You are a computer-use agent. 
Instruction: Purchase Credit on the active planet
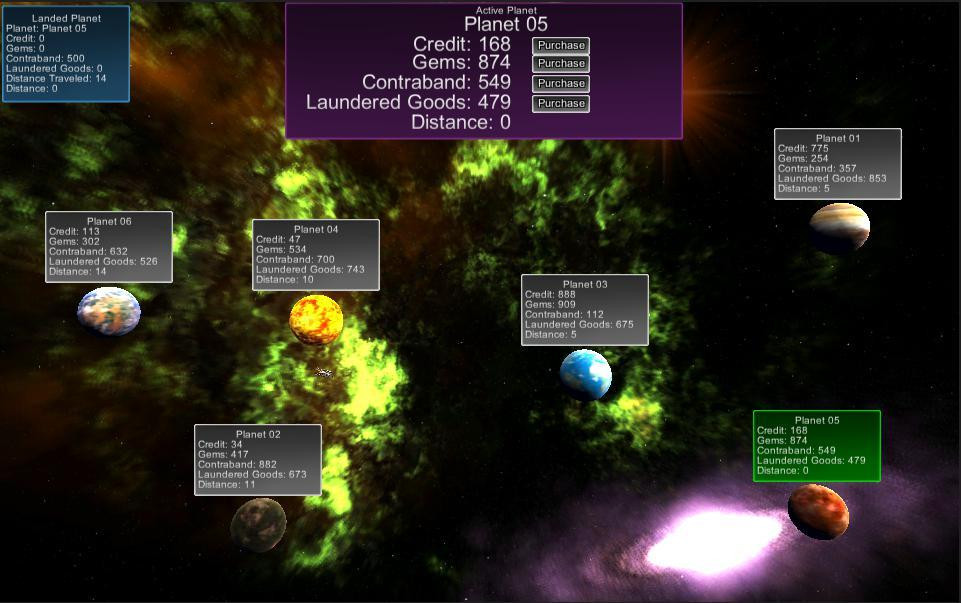[560, 45]
